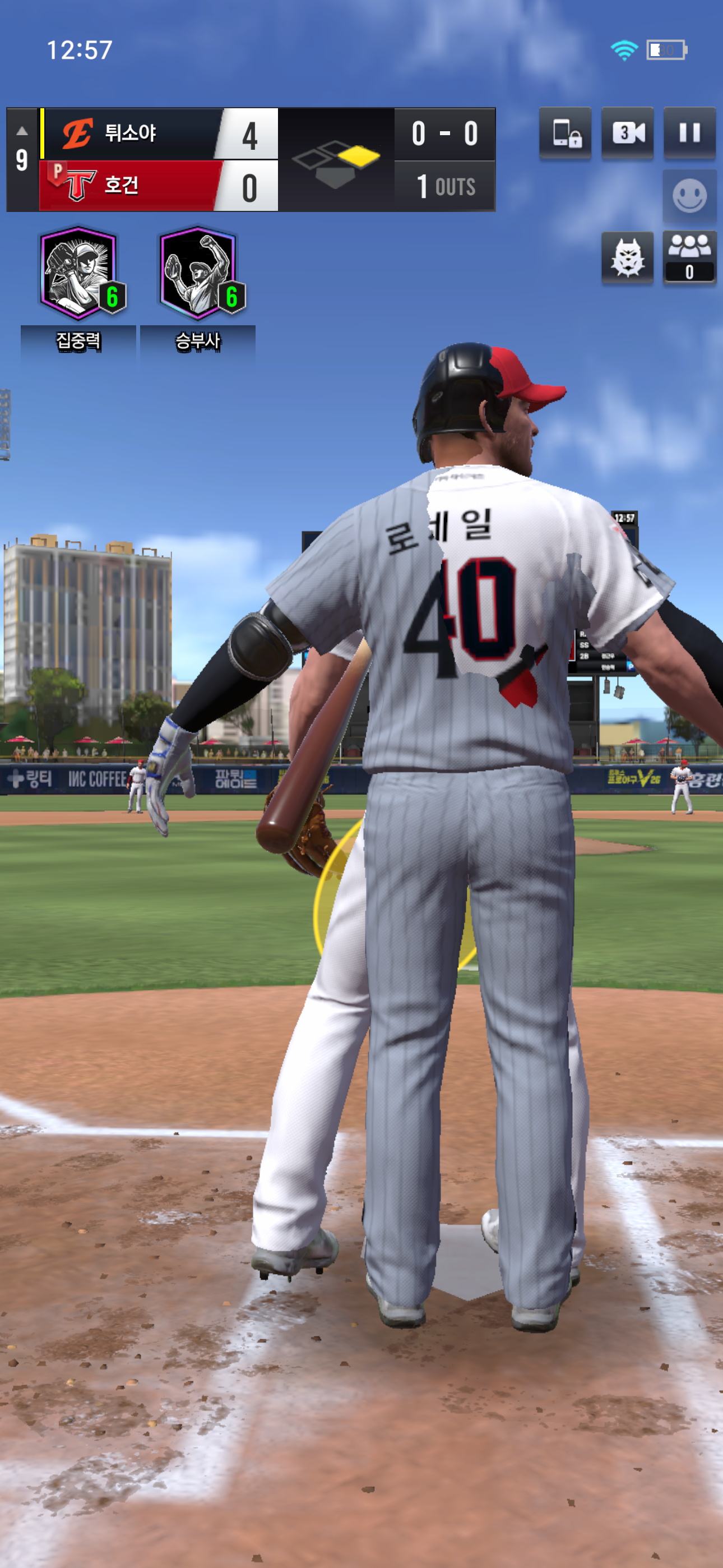Toggle the camera view 3 button
The height and width of the screenshot is (1568, 723).
tap(627, 133)
